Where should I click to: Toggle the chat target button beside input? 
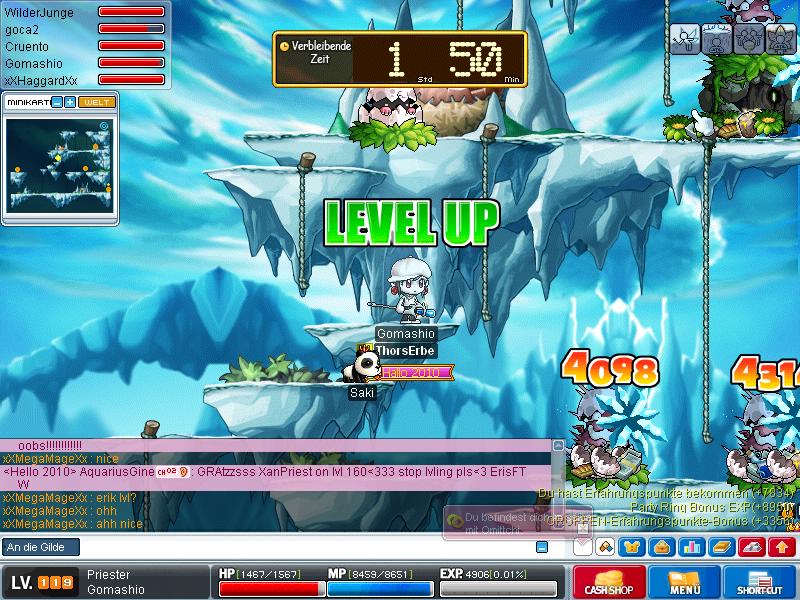(542, 547)
